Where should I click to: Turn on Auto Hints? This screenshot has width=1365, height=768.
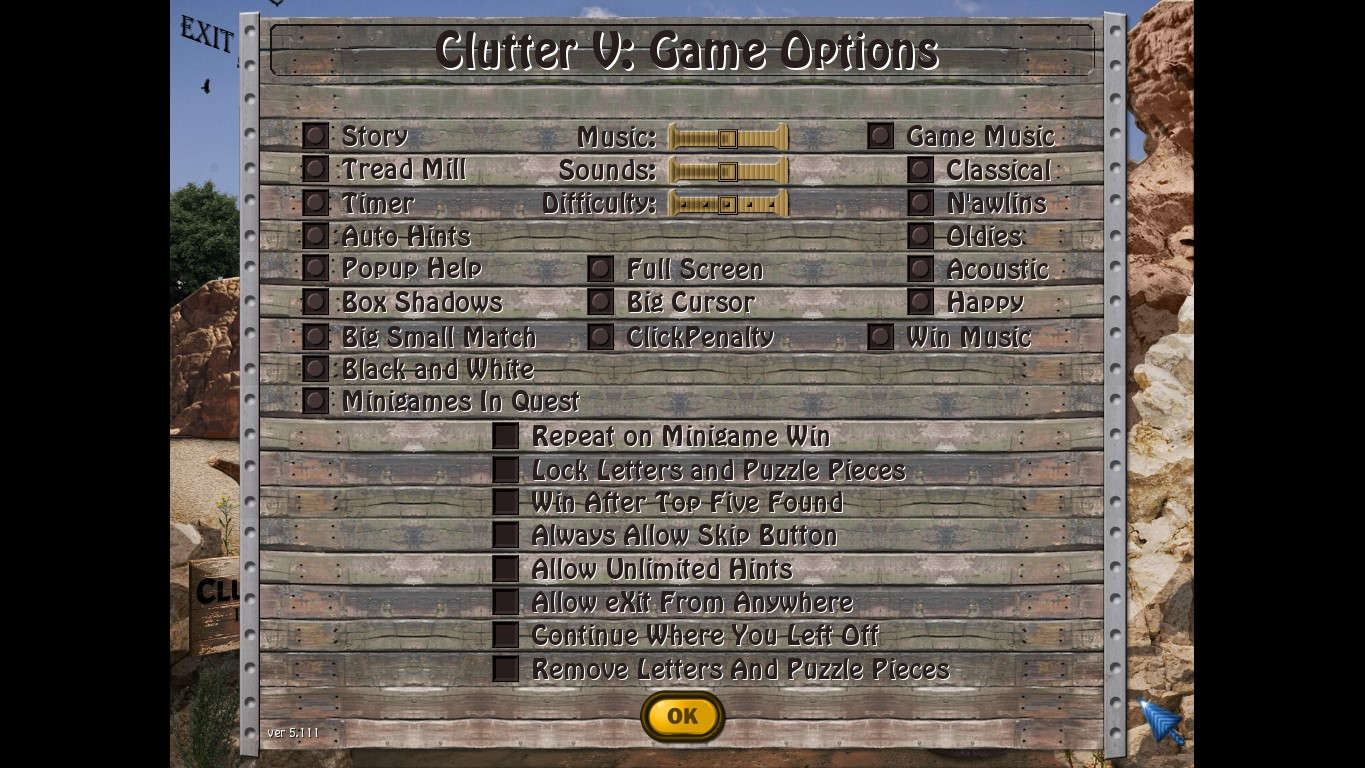(x=314, y=235)
